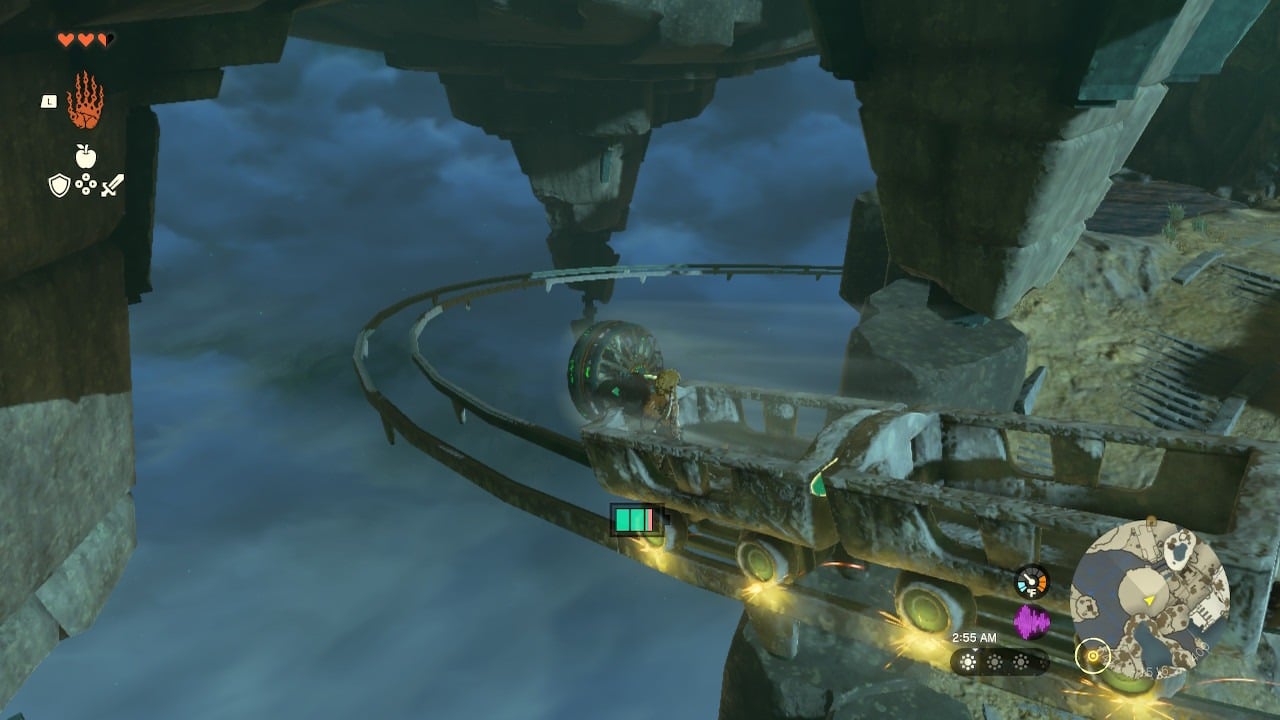Open the shield quick-select icon
1280x720 pixels.
click(x=59, y=185)
